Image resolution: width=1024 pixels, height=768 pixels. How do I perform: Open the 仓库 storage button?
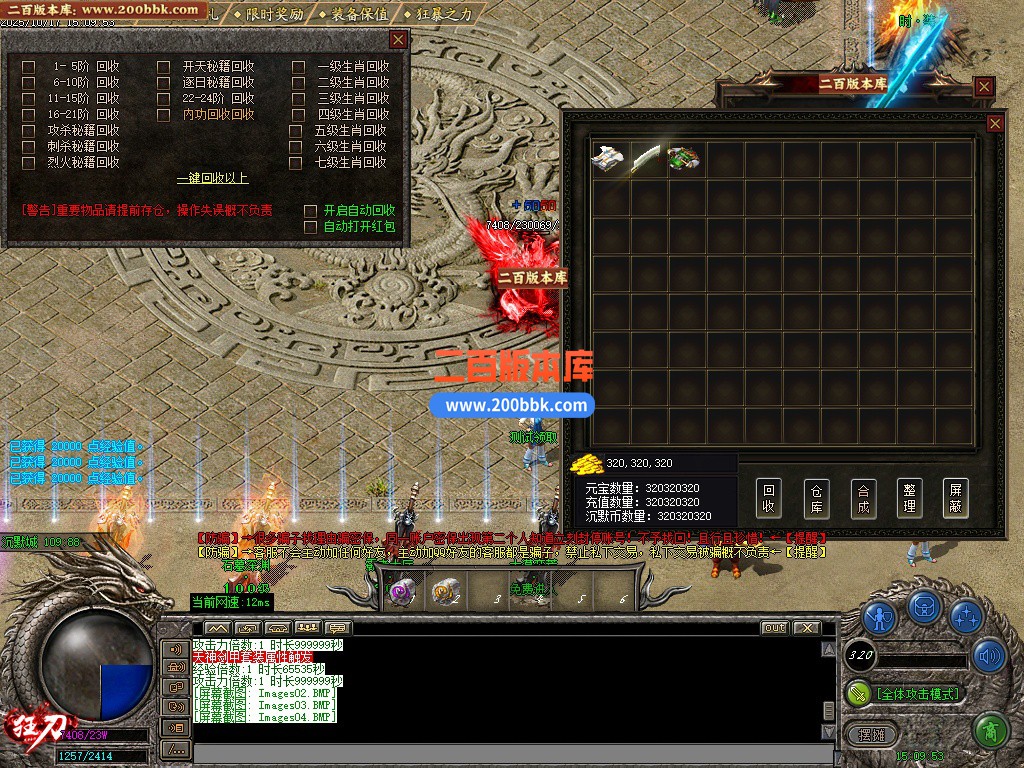click(x=816, y=498)
